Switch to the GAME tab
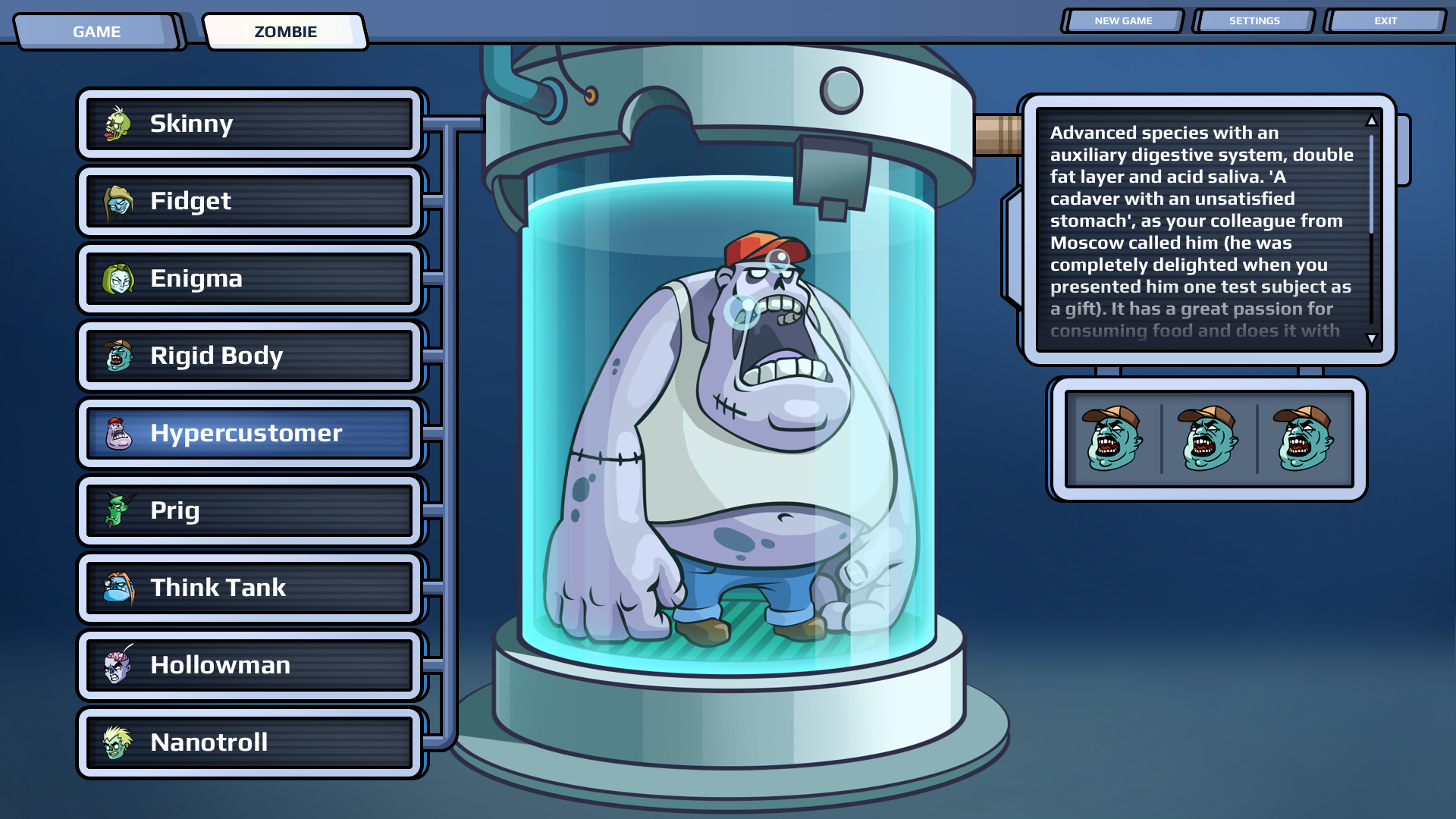The image size is (1456, 819). click(96, 32)
